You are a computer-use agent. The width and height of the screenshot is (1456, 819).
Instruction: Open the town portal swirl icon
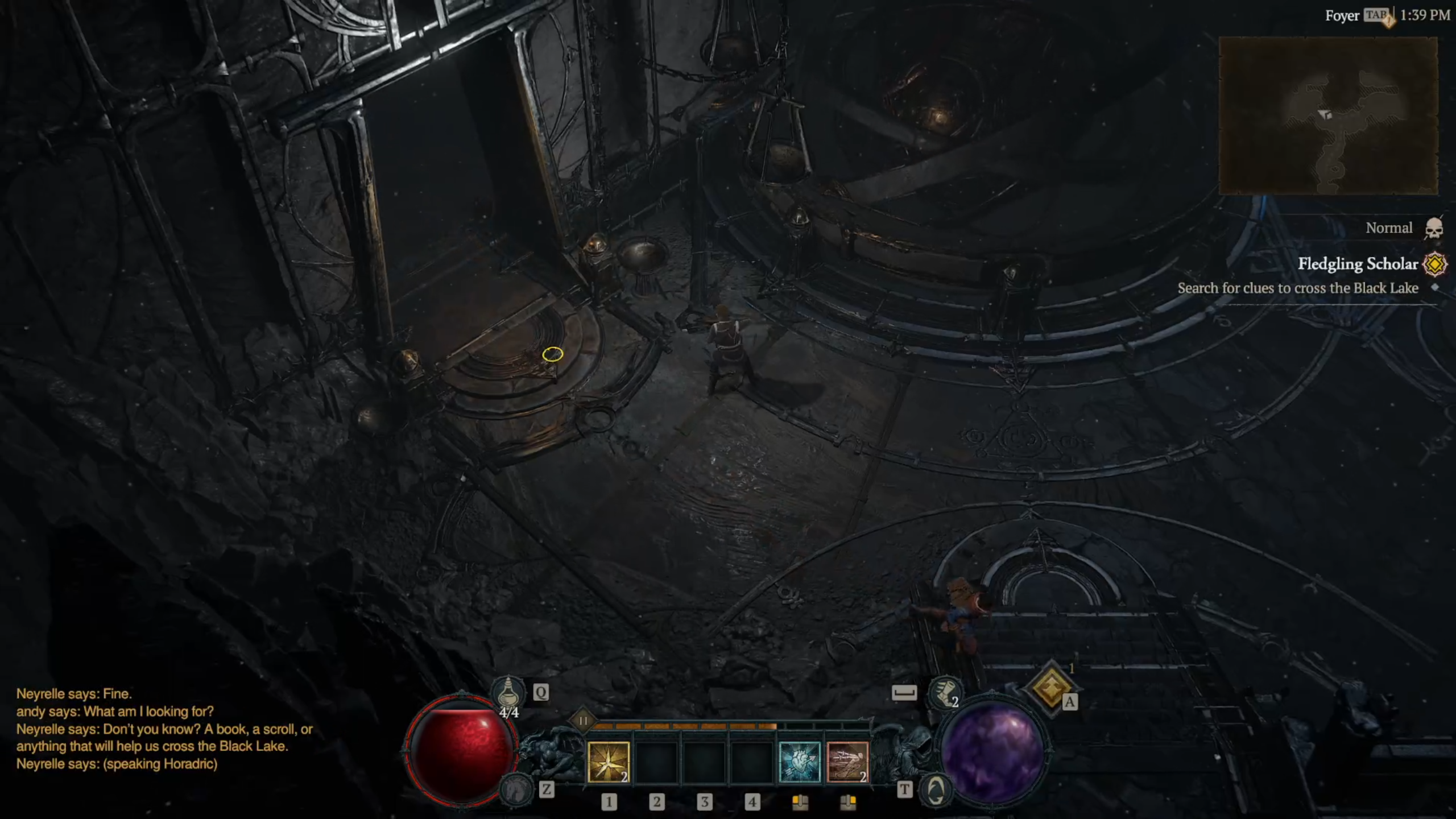pos(936,790)
